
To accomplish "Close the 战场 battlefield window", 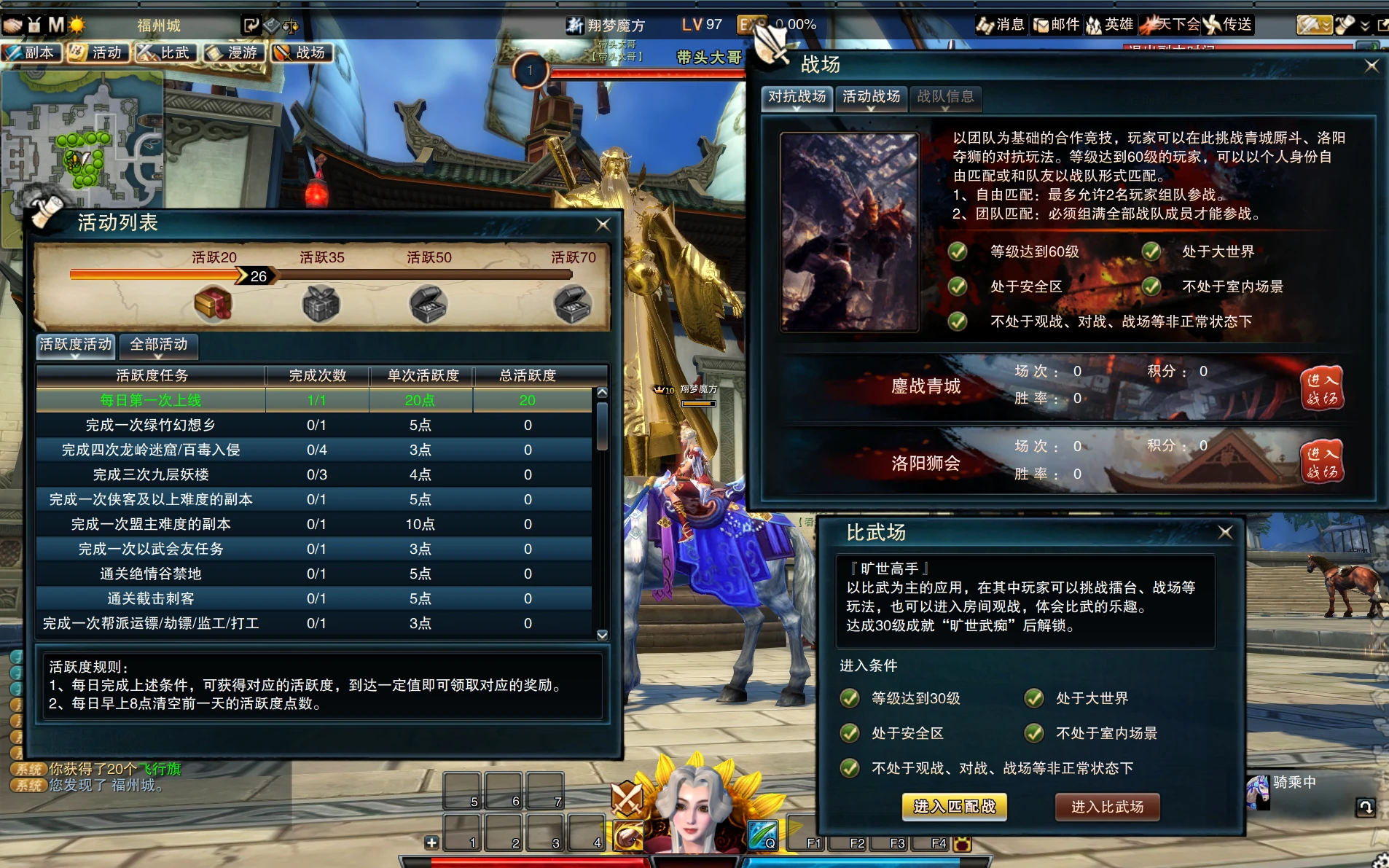I will coord(1372,66).
